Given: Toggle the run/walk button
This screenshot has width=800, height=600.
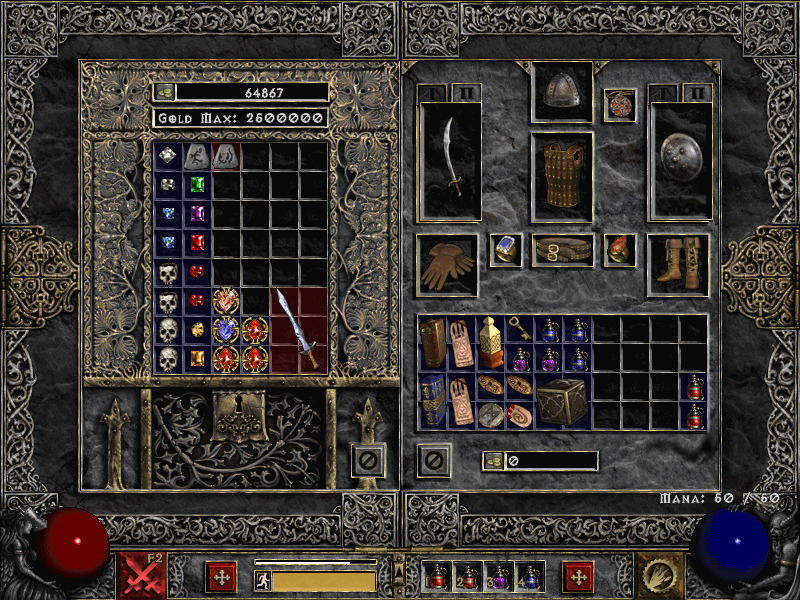Looking at the screenshot, I should coord(262,581).
